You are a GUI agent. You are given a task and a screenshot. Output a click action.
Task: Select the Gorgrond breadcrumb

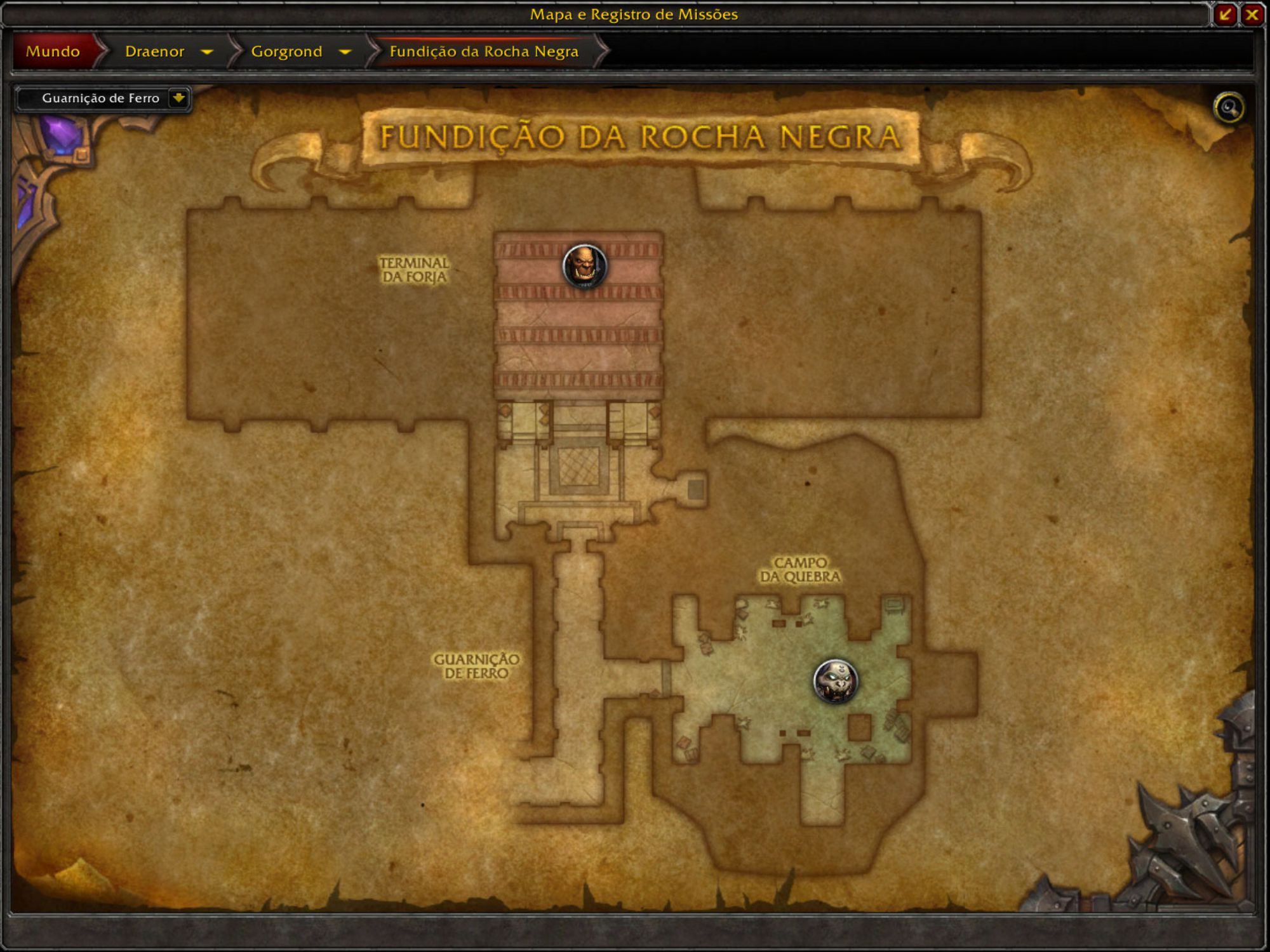coord(286,51)
